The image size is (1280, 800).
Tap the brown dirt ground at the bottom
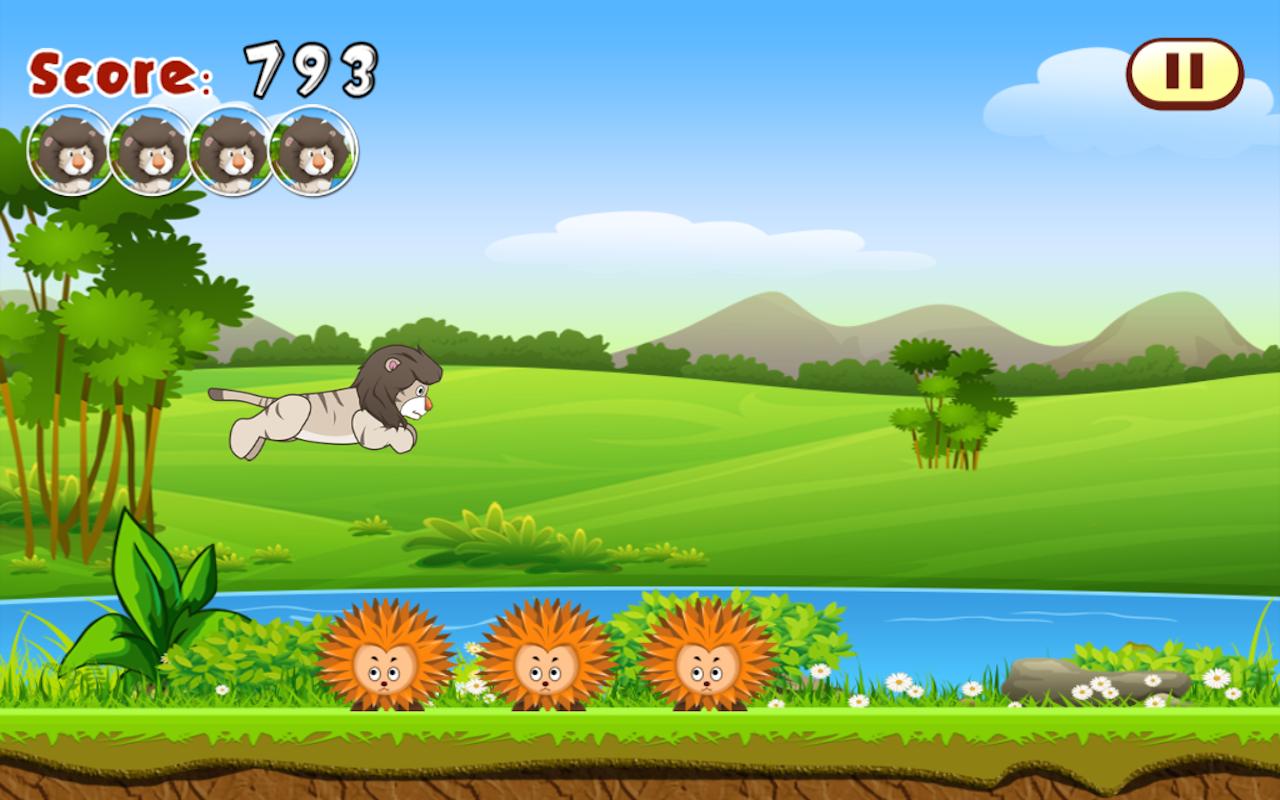[640, 775]
